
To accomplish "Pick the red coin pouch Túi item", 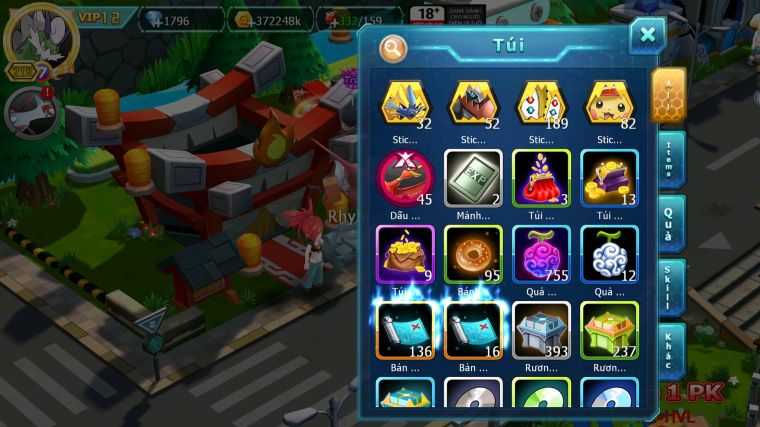I will 541,178.
